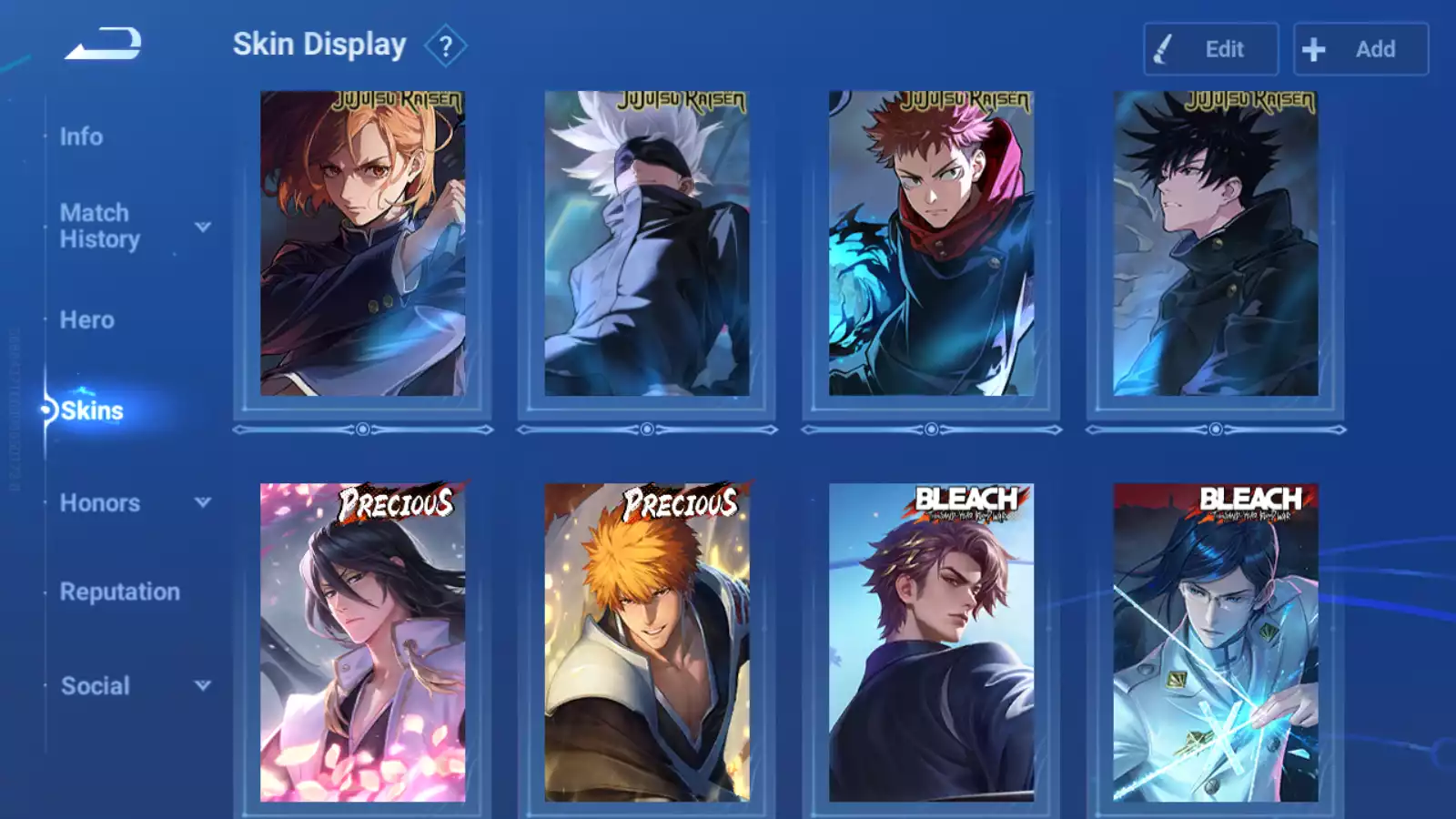Open the Honors tab
1456x819 pixels.
coord(100,503)
